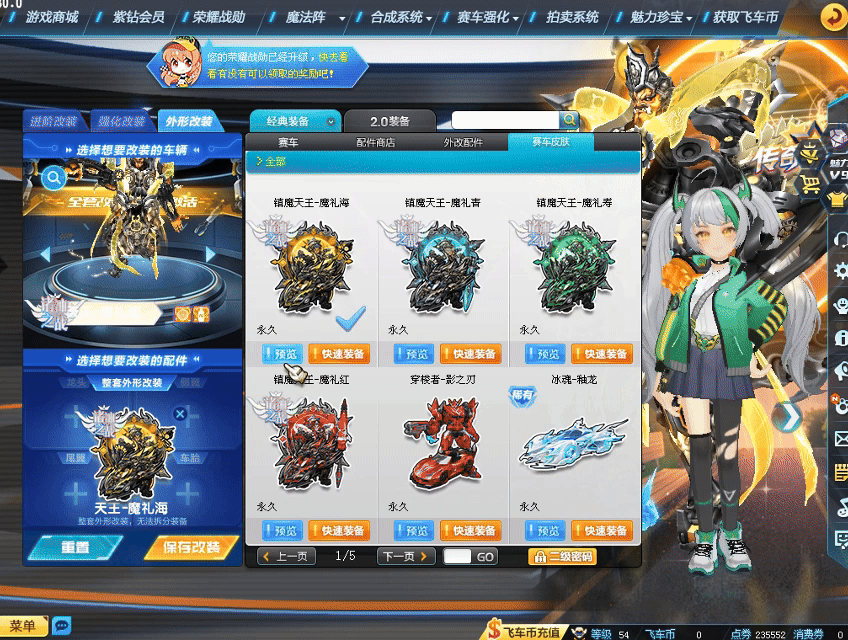Click the search magnifier button
The width and height of the screenshot is (848, 640).
tap(568, 120)
